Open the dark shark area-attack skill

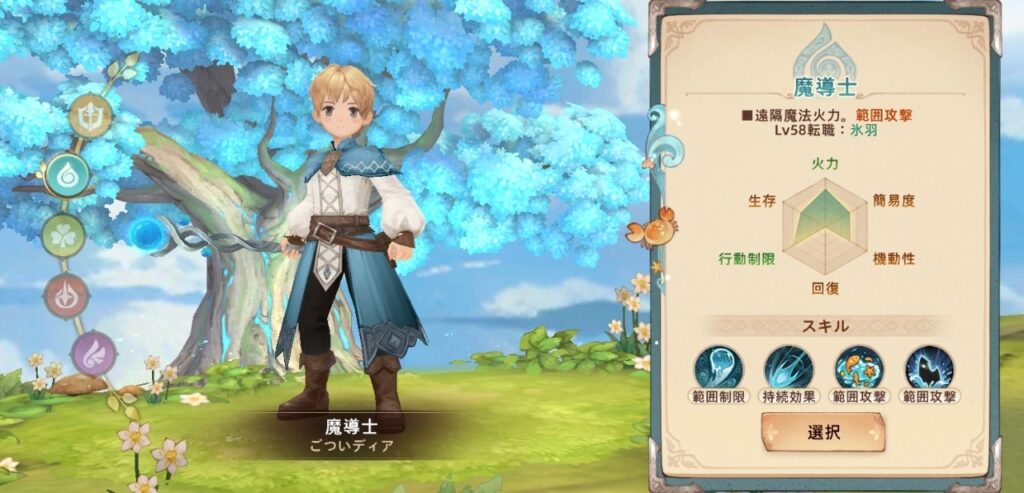coord(928,367)
